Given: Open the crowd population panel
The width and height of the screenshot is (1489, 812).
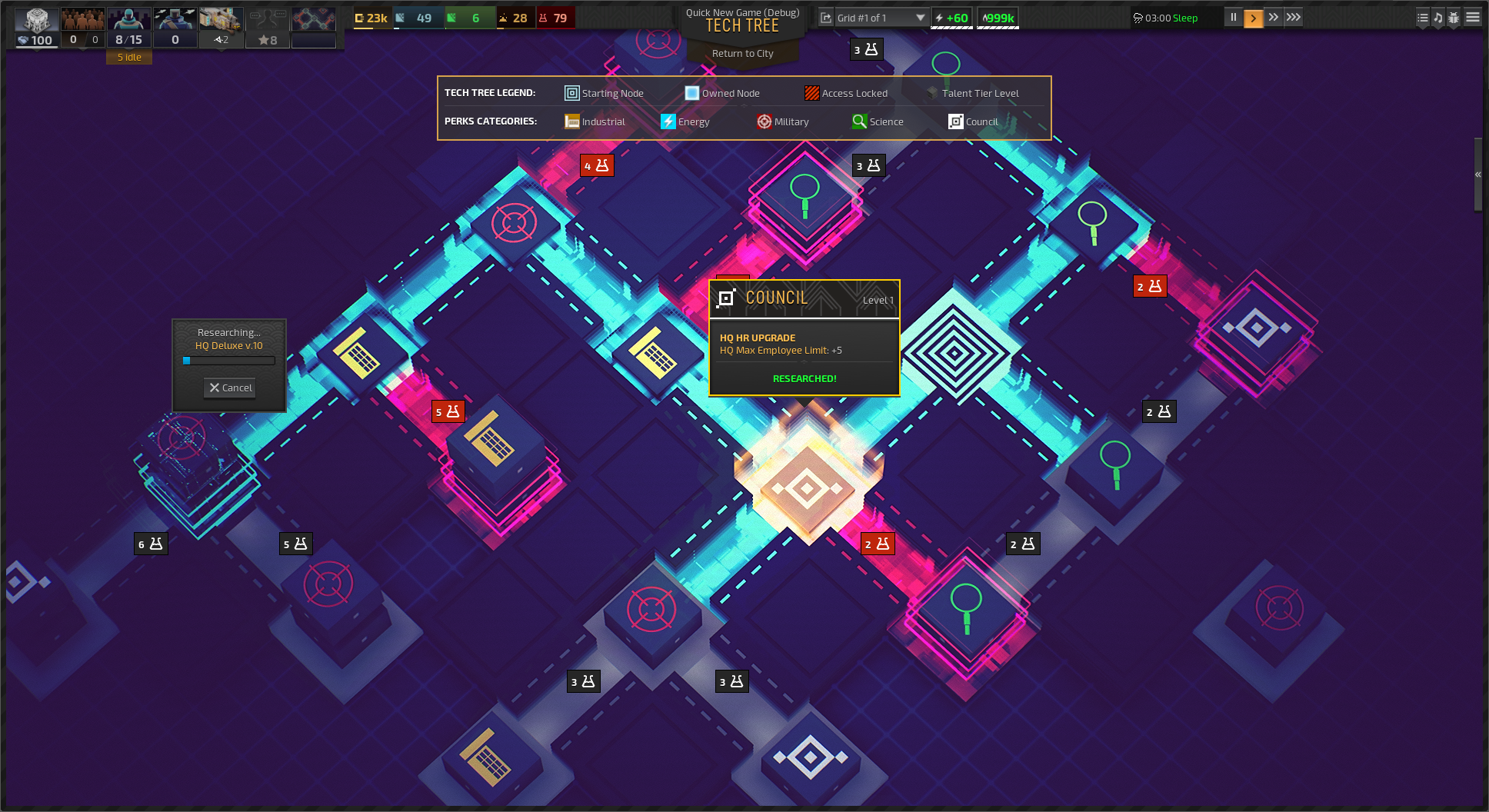Looking at the screenshot, I should coord(82,21).
